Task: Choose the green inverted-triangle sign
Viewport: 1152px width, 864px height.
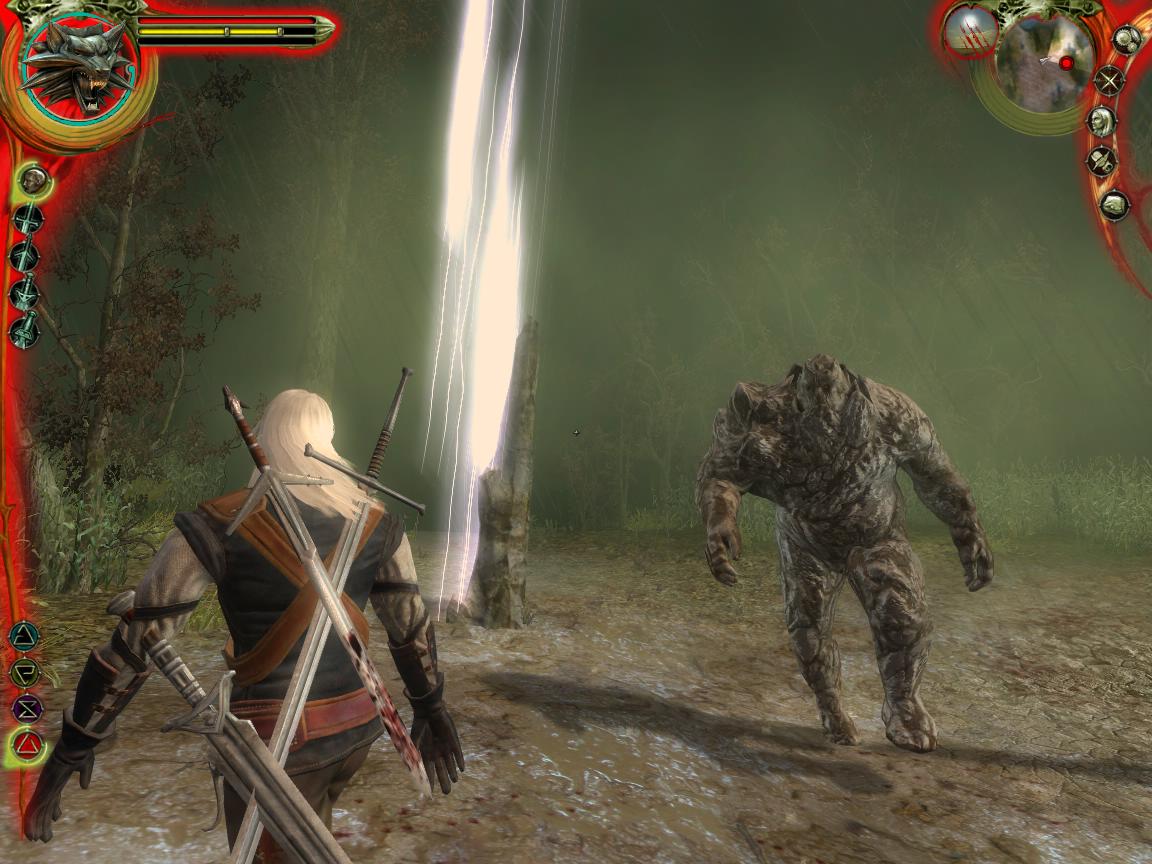Action: [x=24, y=672]
